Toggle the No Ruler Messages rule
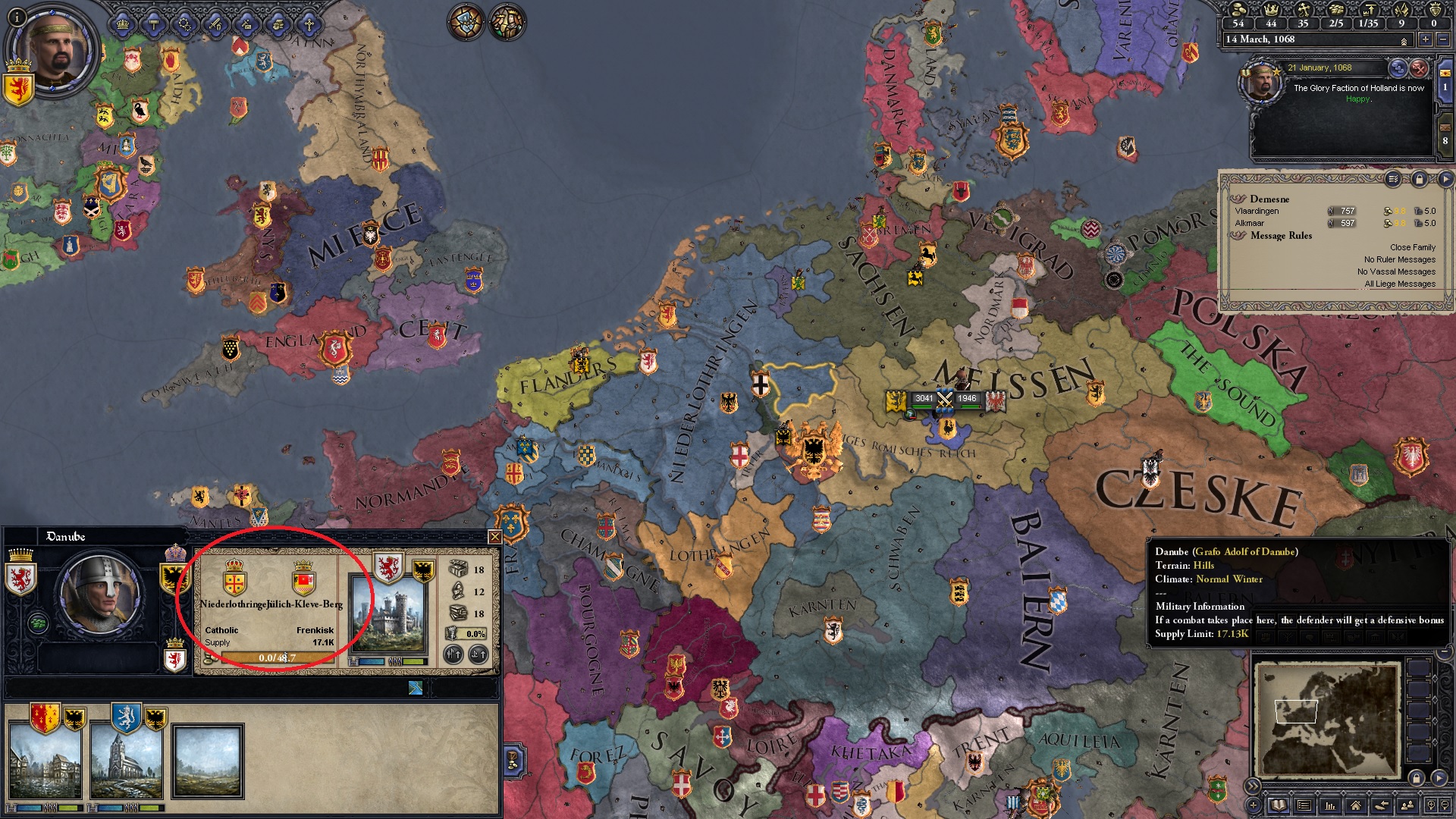1456x819 pixels. pyautogui.click(x=1399, y=259)
